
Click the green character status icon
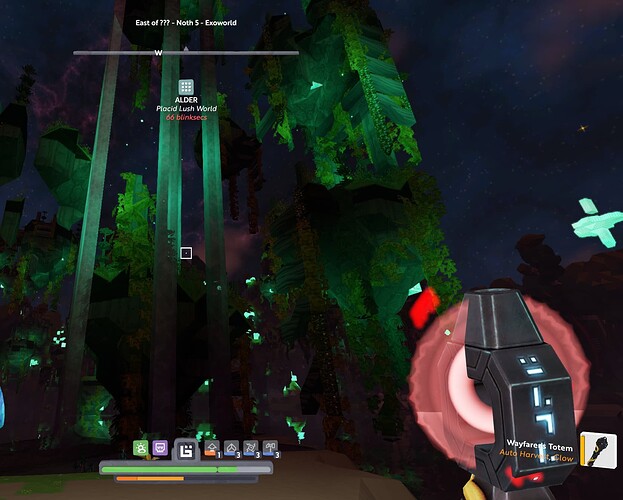pos(141,448)
